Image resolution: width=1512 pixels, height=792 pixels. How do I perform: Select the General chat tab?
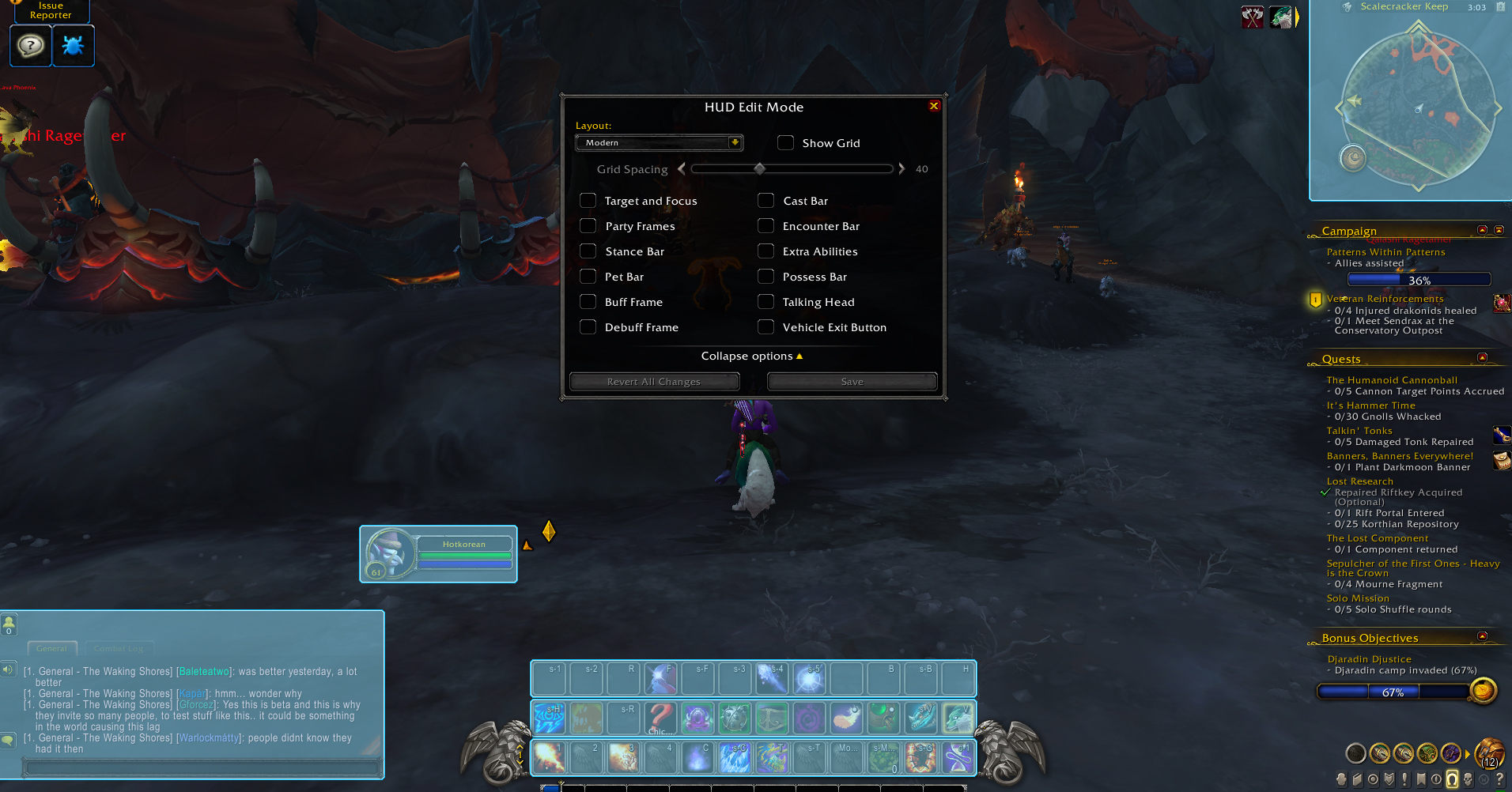(x=51, y=648)
